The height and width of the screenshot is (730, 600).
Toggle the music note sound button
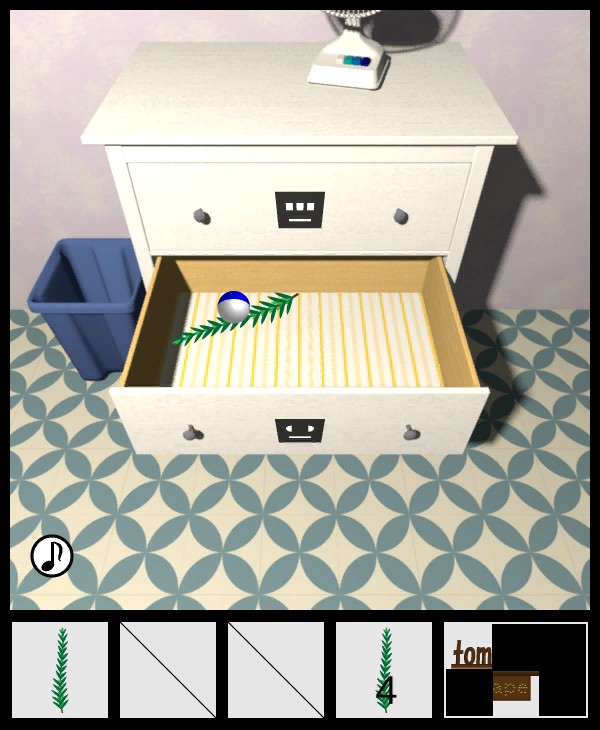click(x=52, y=556)
